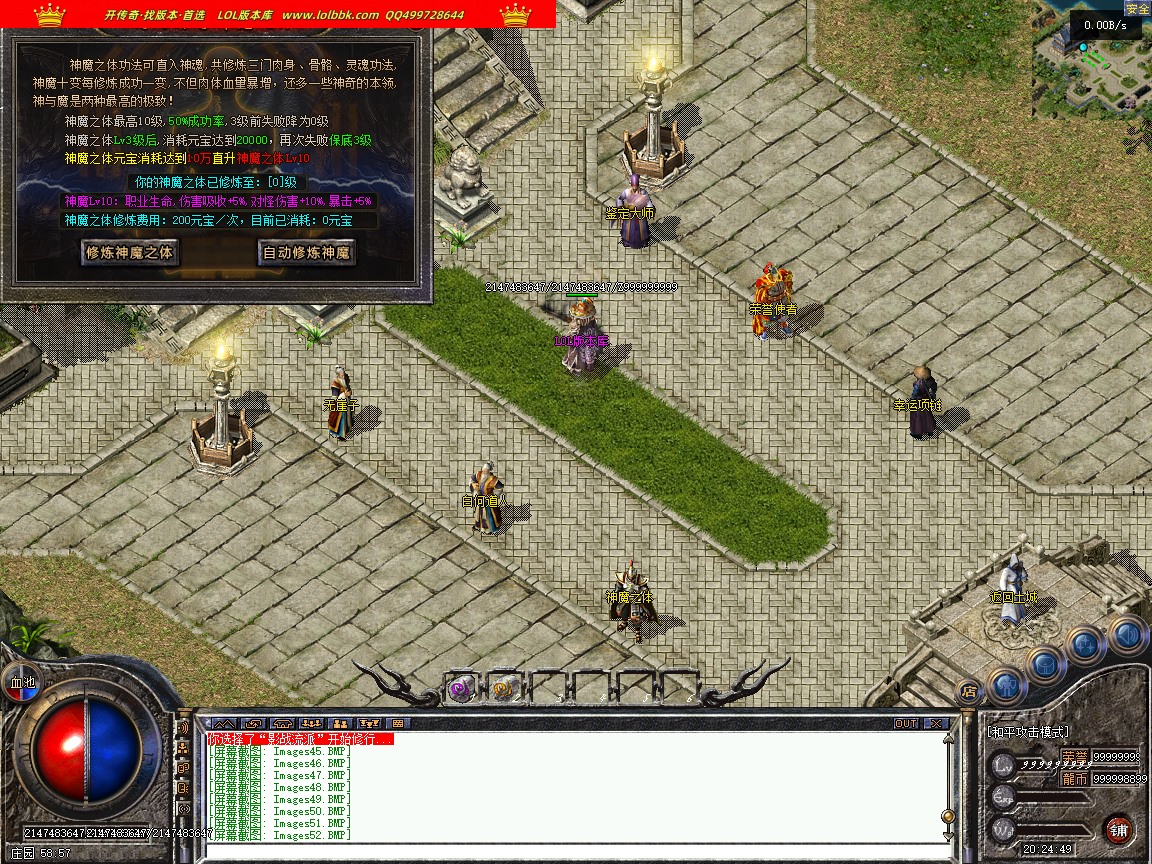Open the character equipment panel icon

pos(1006,685)
